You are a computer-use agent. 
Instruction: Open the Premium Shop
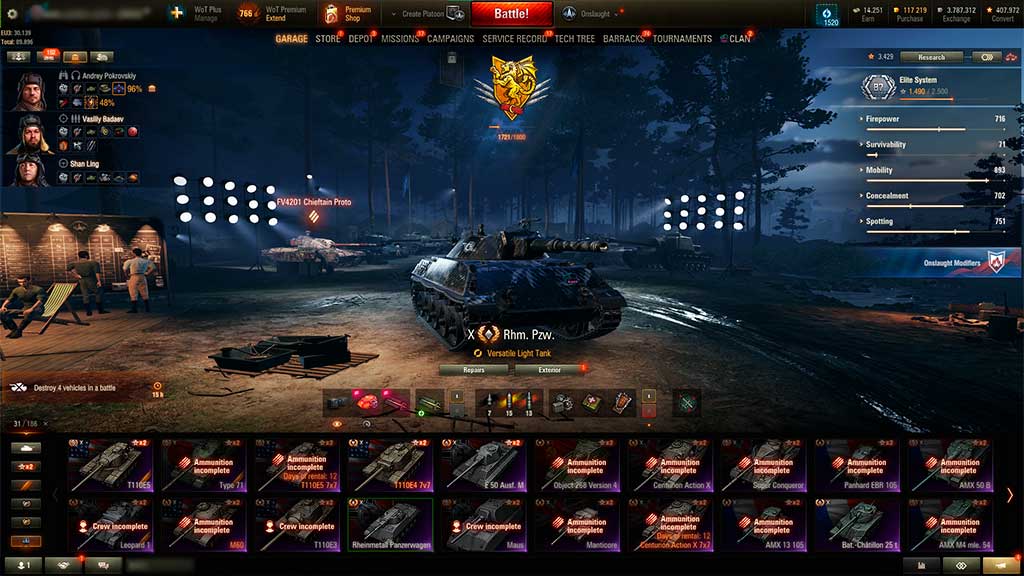coord(347,14)
